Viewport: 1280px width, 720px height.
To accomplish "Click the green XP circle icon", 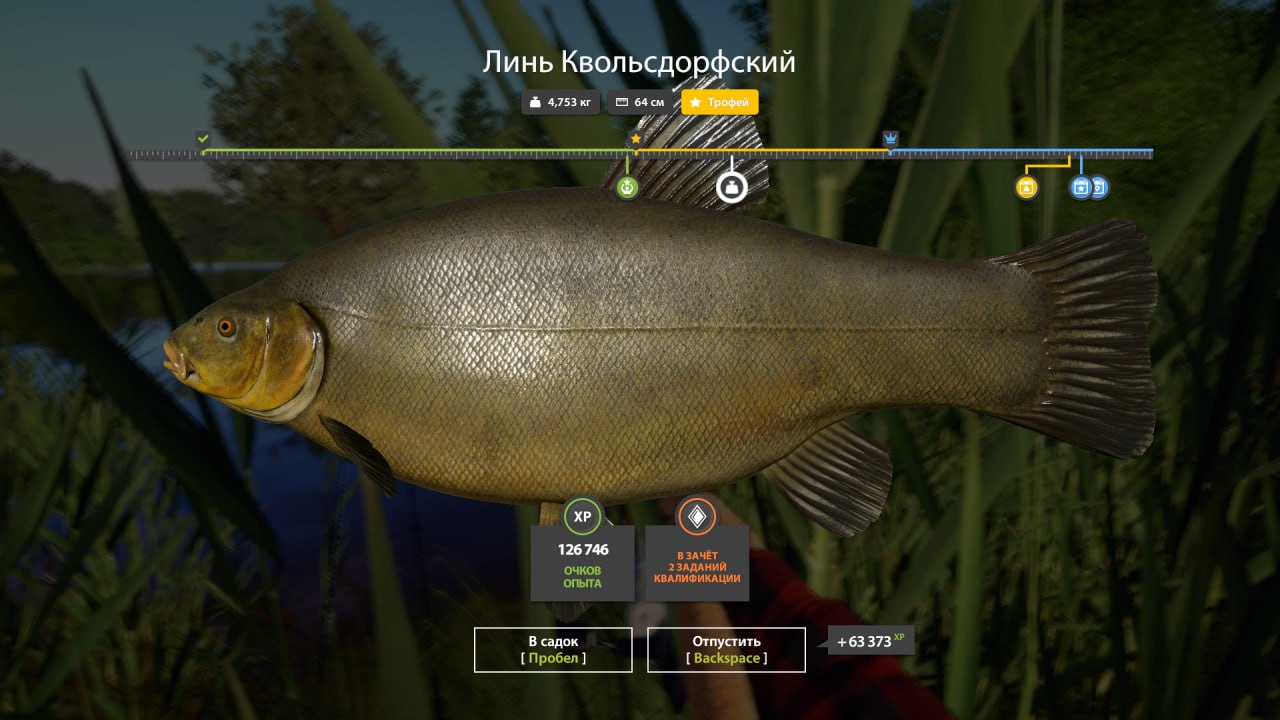I will click(x=584, y=517).
